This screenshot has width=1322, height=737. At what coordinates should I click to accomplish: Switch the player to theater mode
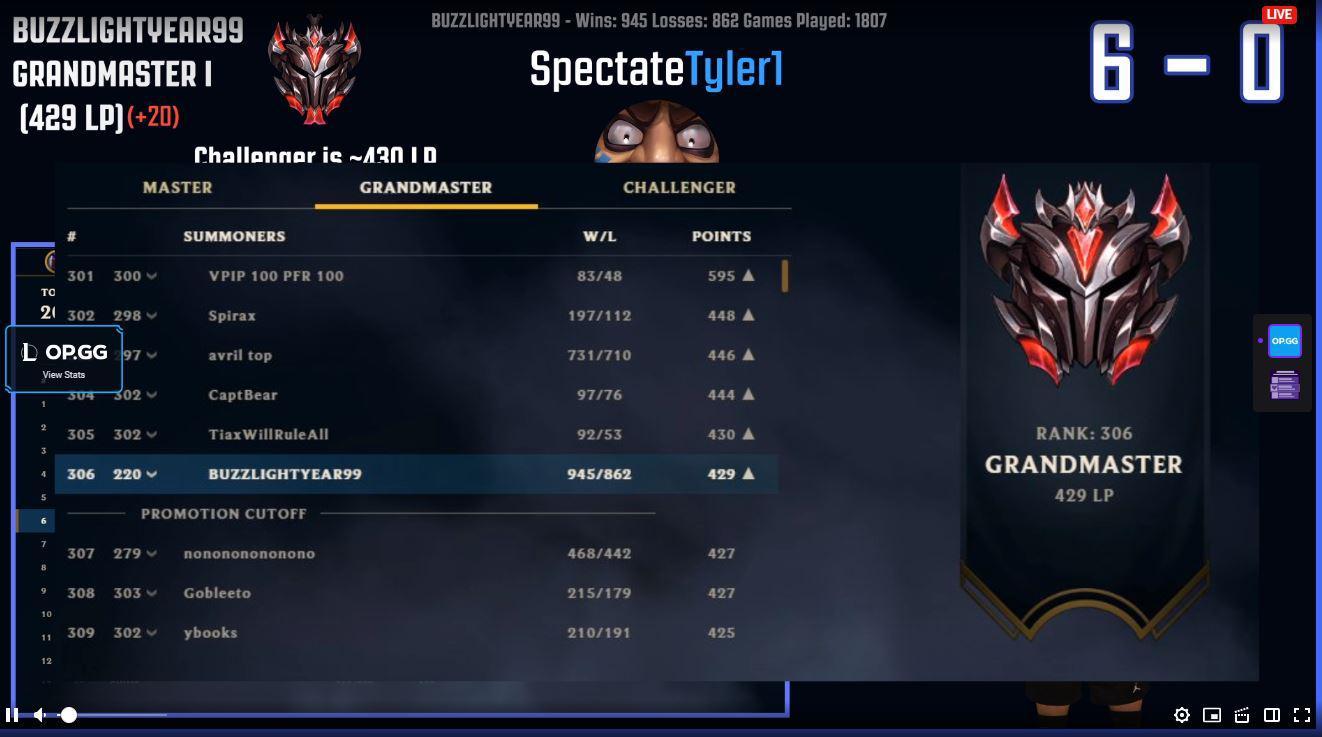click(1272, 716)
